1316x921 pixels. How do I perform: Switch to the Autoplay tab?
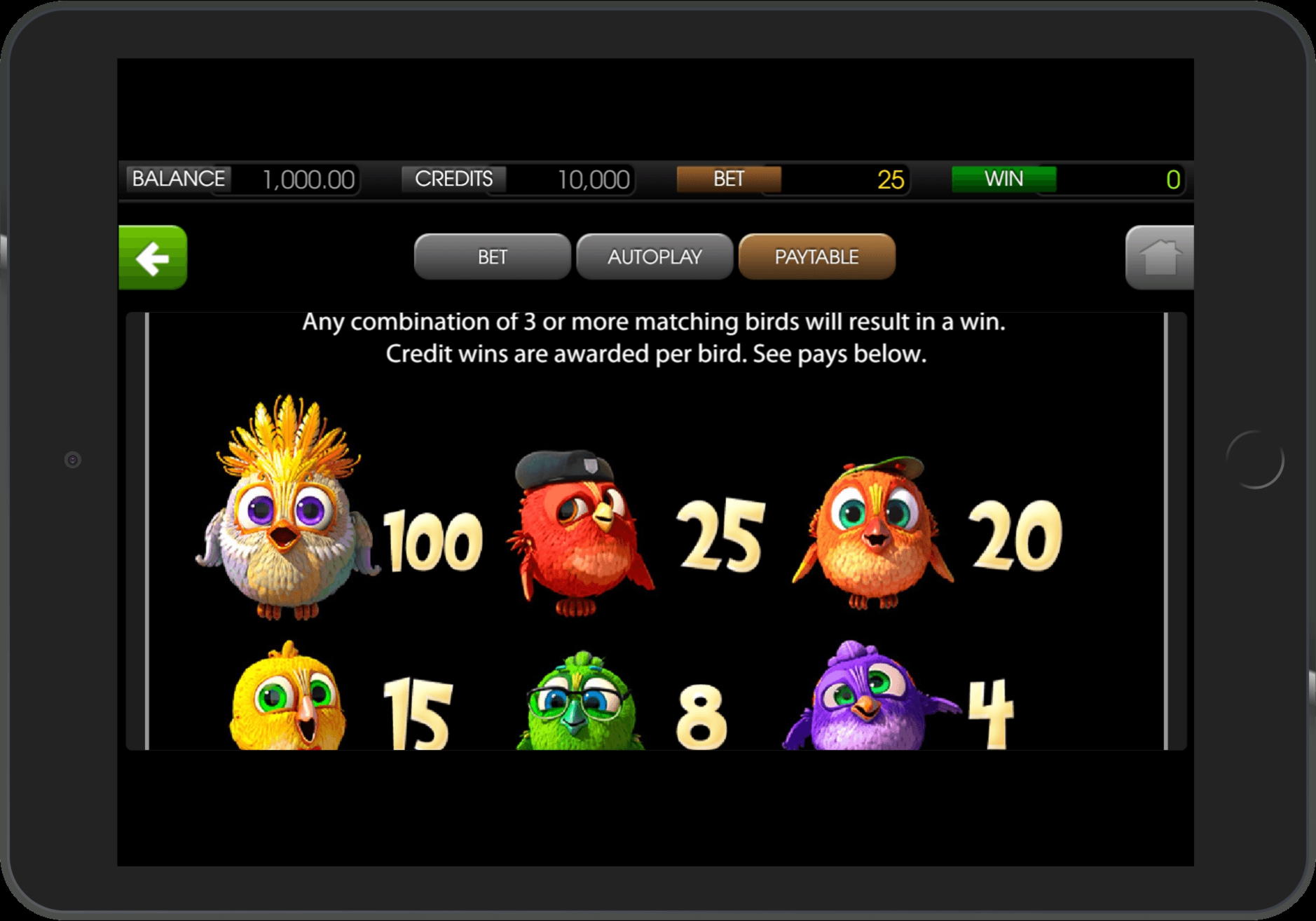[654, 257]
